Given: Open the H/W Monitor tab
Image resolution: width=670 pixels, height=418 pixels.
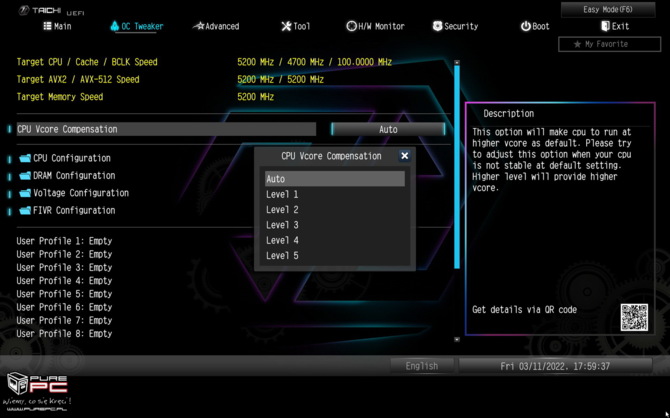Looking at the screenshot, I should pos(375,26).
